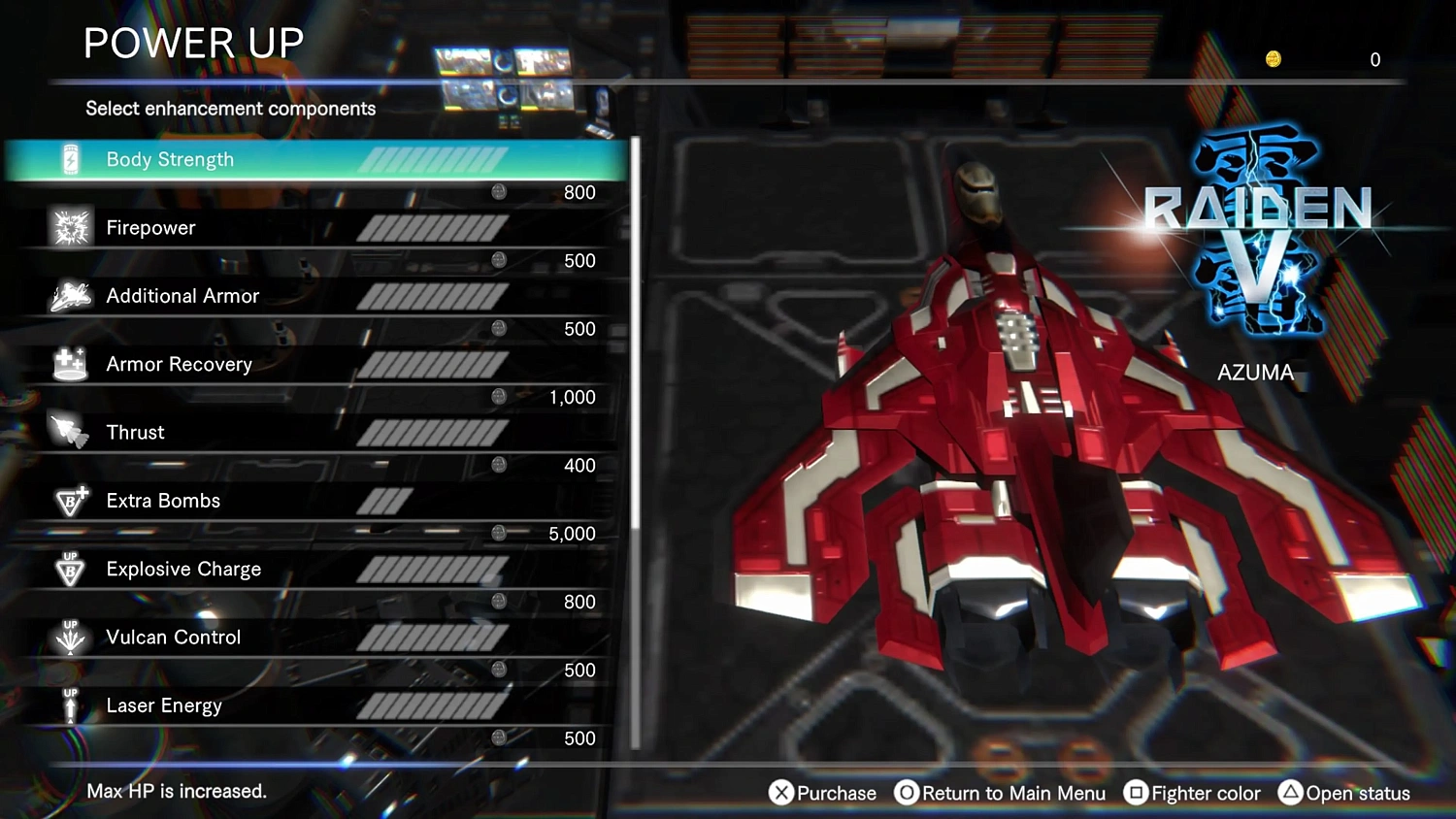1456x819 pixels.
Task: Click the Vulcan Control spread-shot icon
Action: (69, 637)
